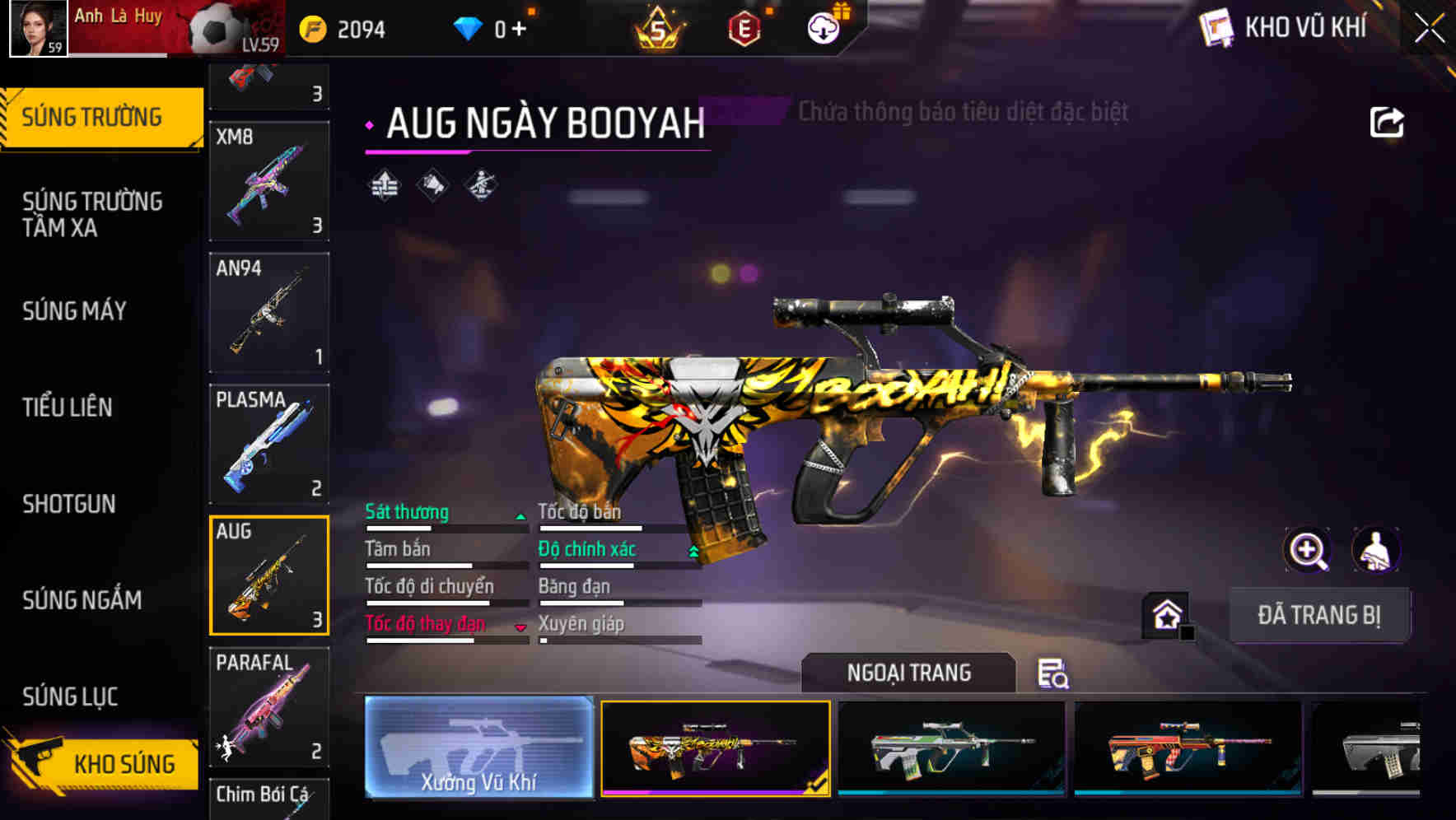The width and height of the screenshot is (1456, 820).
Task: Click the weapon inspect icon beside Ngoại Trang
Action: point(1054,675)
